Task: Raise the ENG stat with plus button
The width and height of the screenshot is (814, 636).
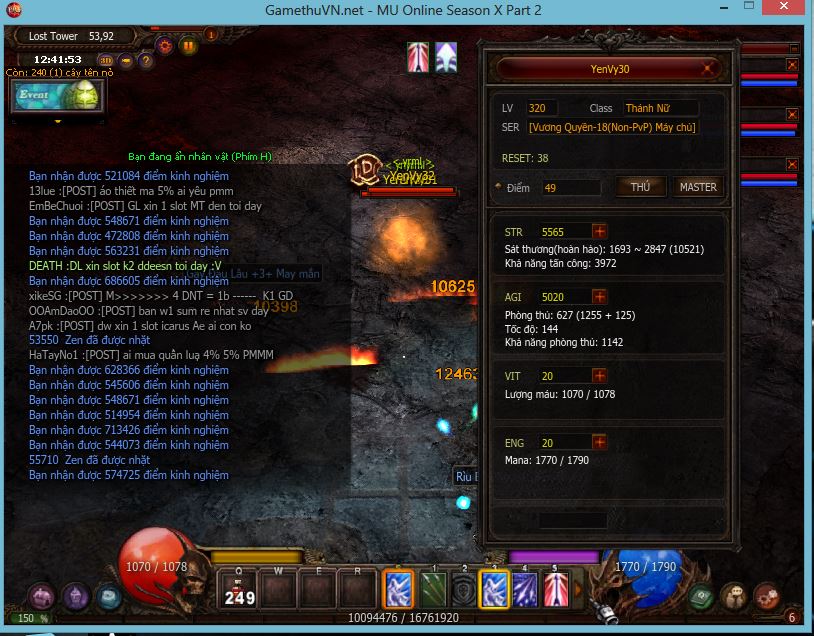Action: coord(599,442)
